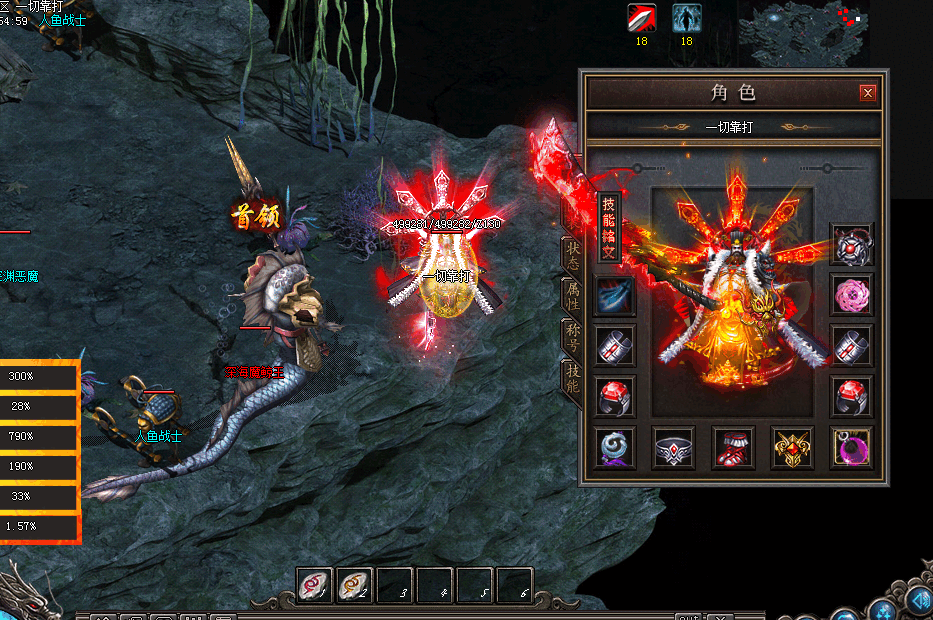Select the silver belt equipment slot
Image resolution: width=933 pixels, height=620 pixels.
673,447
